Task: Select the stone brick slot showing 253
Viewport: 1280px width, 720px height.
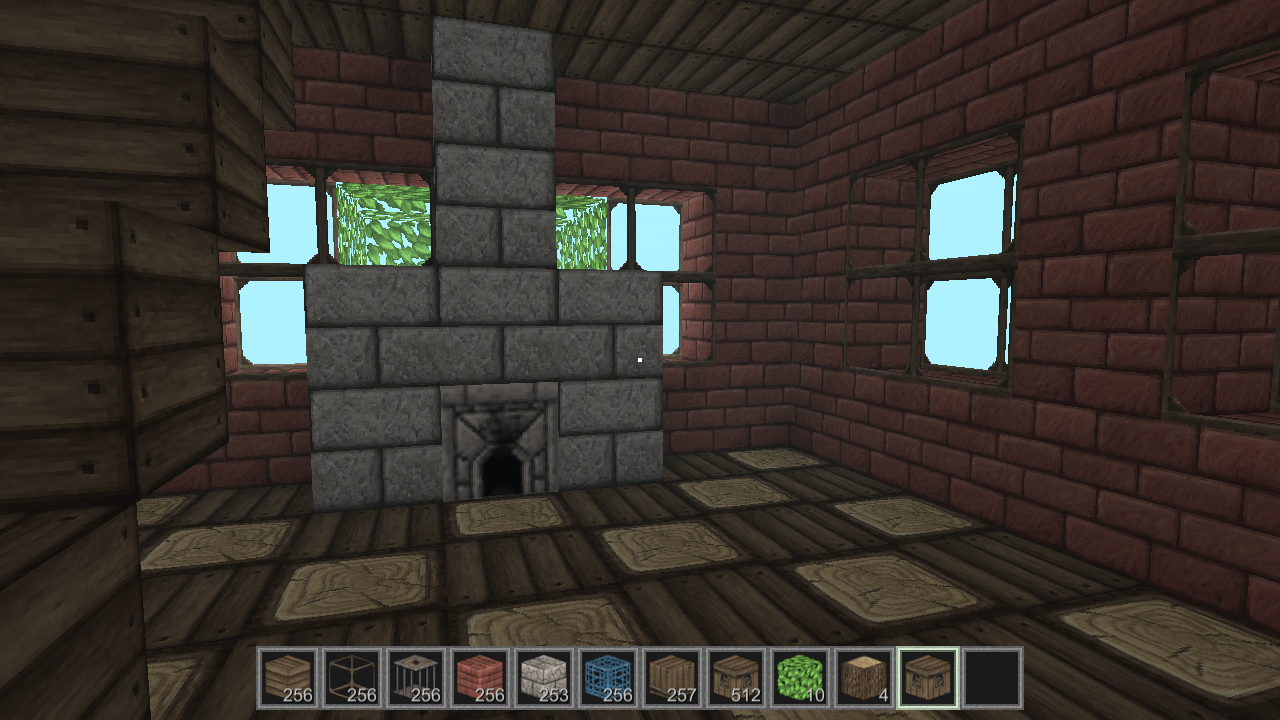Action: click(544, 680)
